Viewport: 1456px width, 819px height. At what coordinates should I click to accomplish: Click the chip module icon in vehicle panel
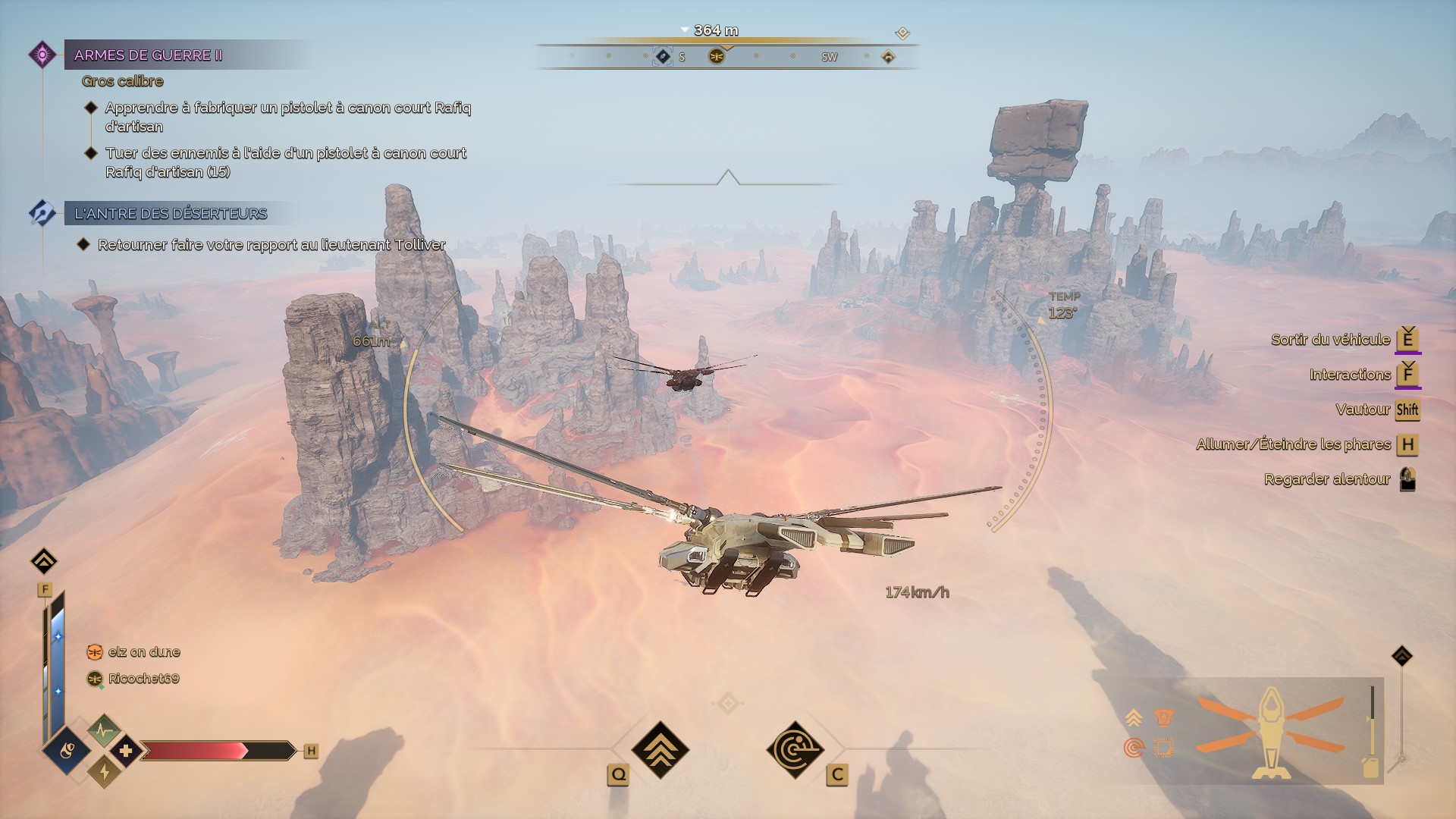(x=1163, y=748)
